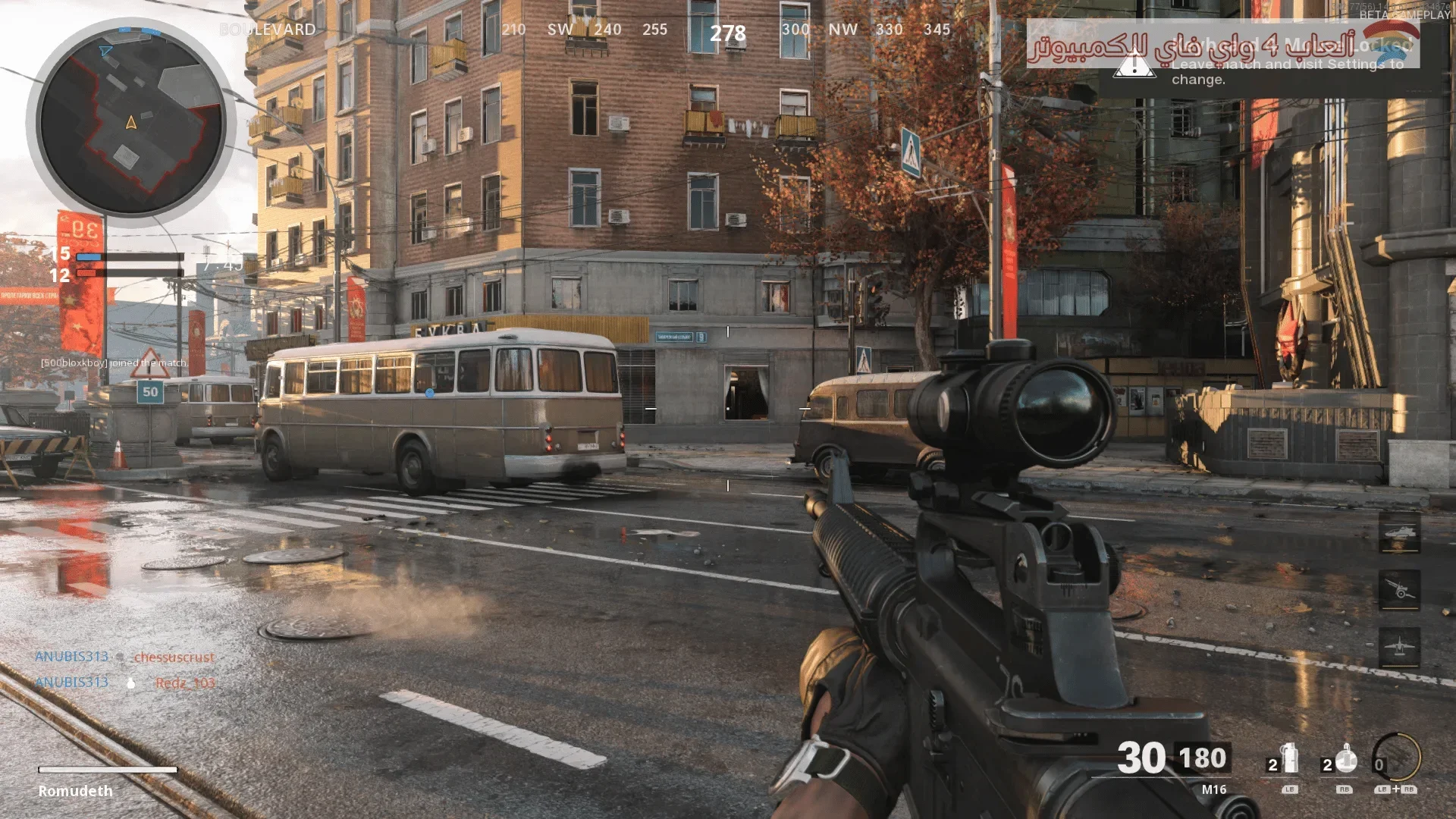Click the M16 weapon name label
The image size is (1456, 819).
(x=1213, y=789)
